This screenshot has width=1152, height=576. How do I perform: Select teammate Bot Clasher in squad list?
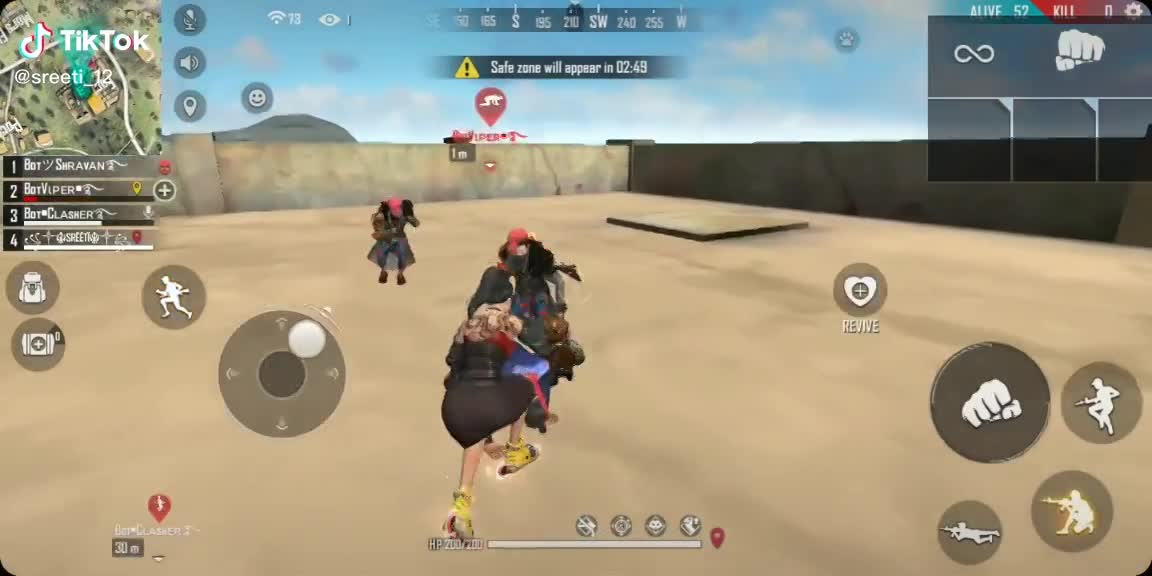coord(78,214)
